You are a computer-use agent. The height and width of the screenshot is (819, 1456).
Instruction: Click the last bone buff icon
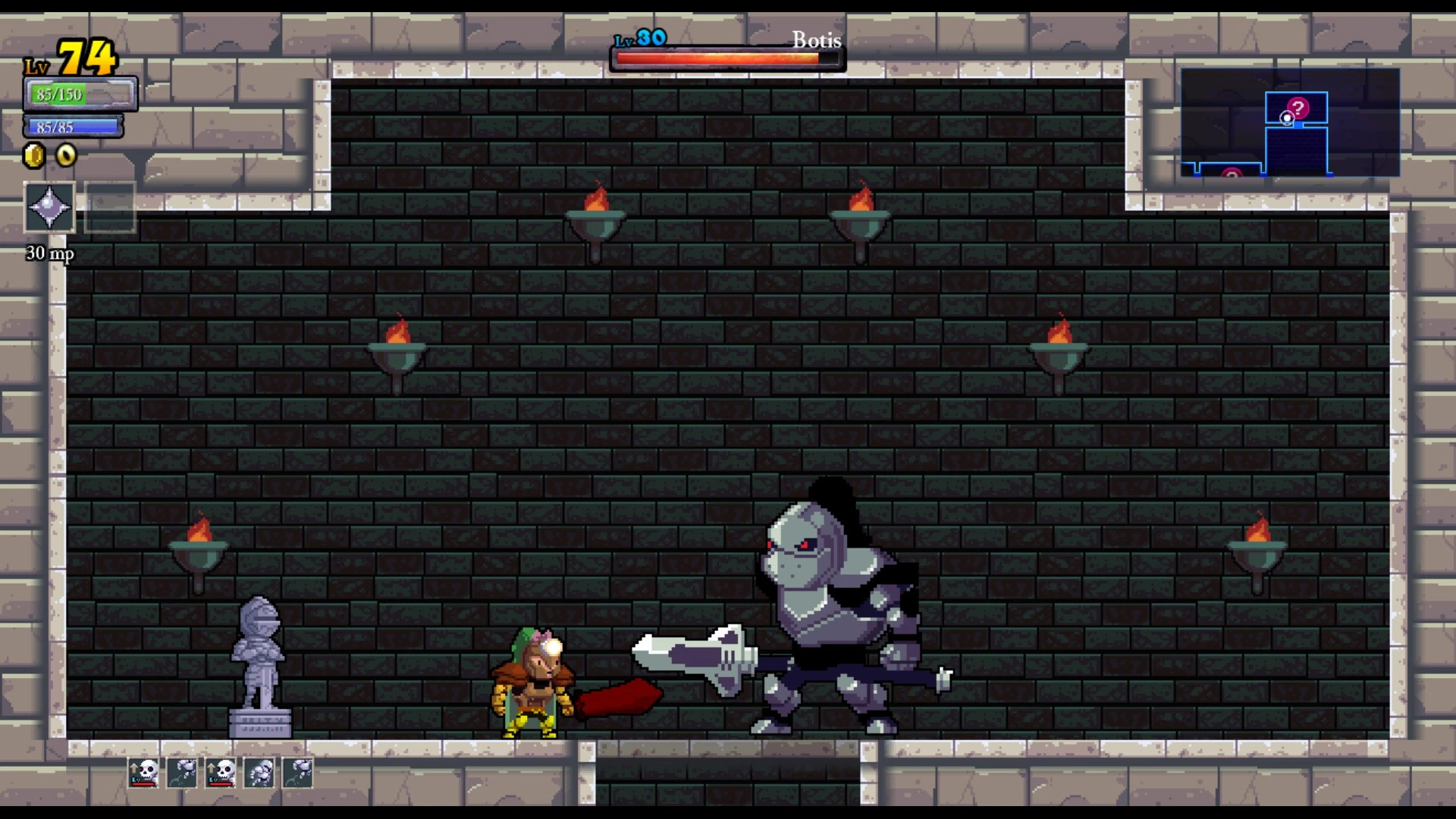[x=297, y=773]
